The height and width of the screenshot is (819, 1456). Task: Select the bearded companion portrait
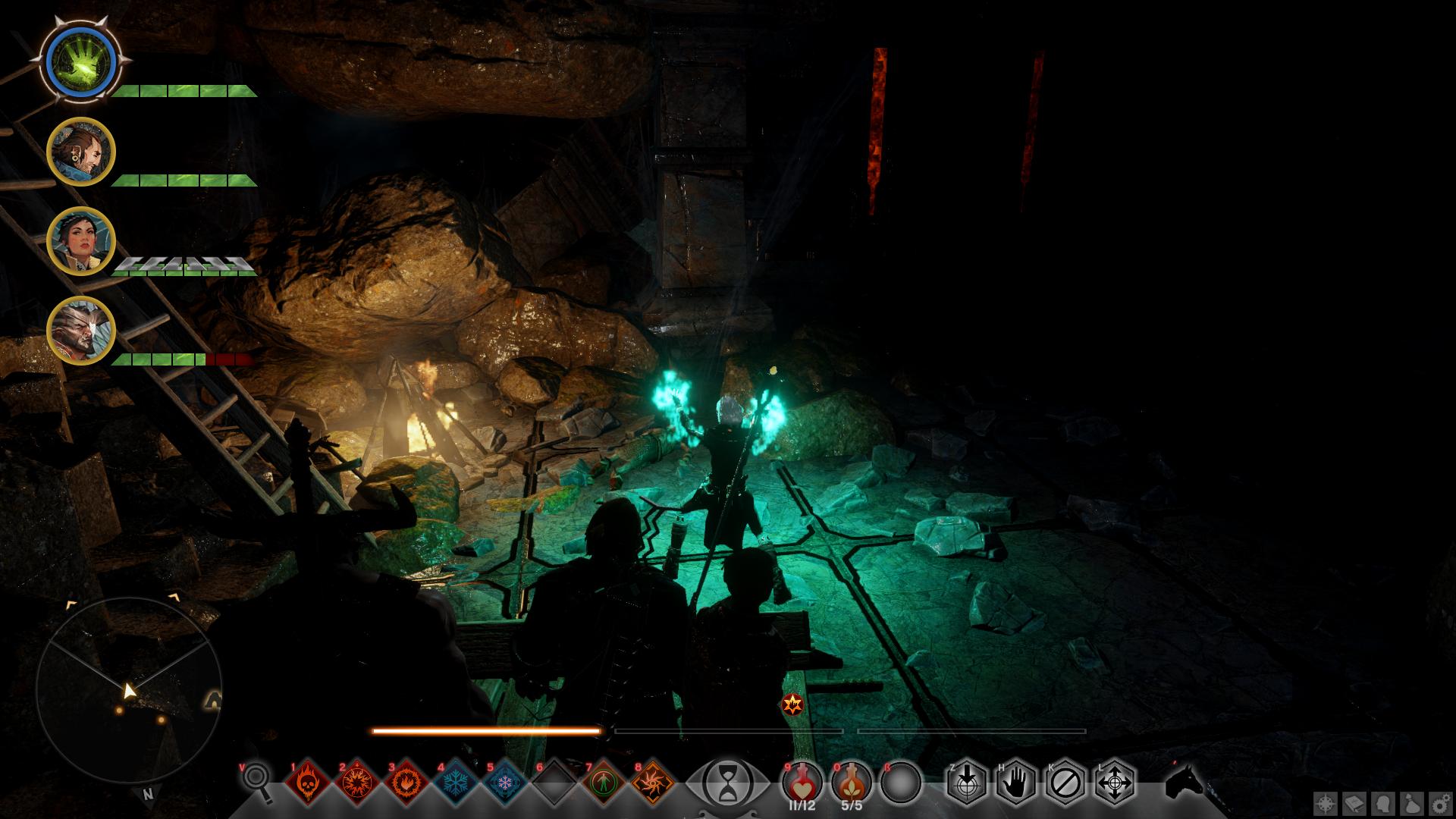pos(80,152)
